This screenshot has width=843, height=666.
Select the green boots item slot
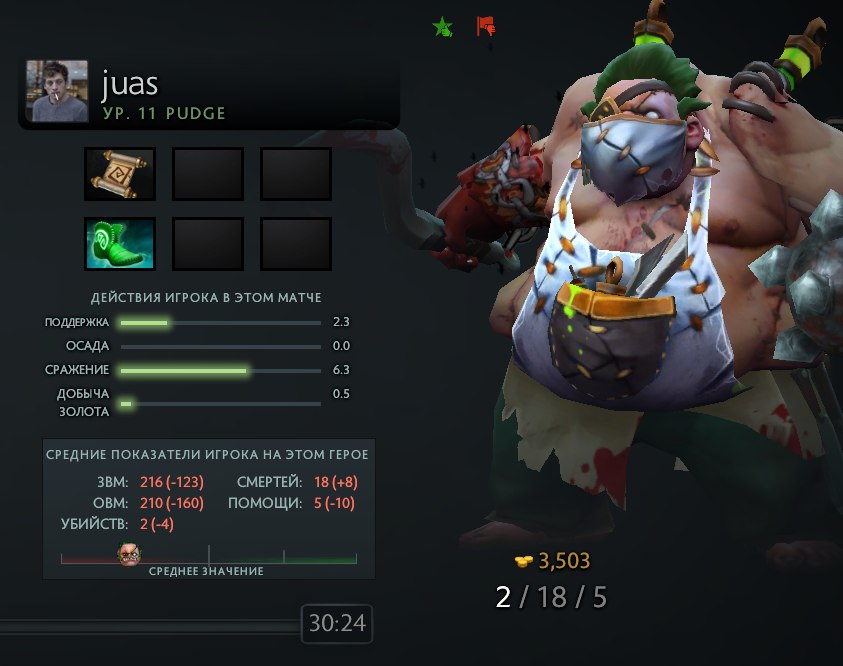click(x=120, y=244)
